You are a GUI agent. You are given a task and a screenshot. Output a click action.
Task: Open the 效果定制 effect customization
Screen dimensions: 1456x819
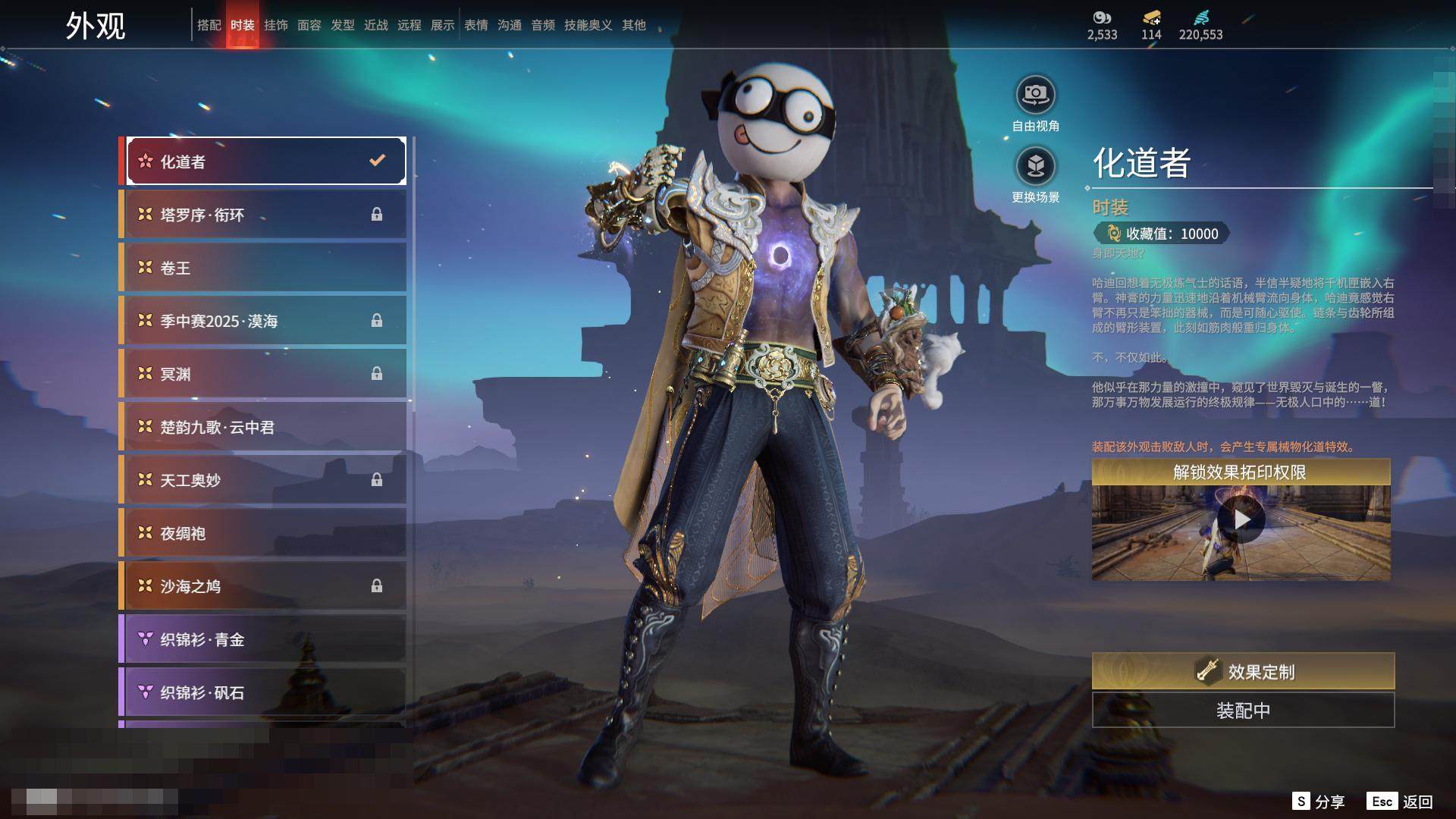[1243, 671]
